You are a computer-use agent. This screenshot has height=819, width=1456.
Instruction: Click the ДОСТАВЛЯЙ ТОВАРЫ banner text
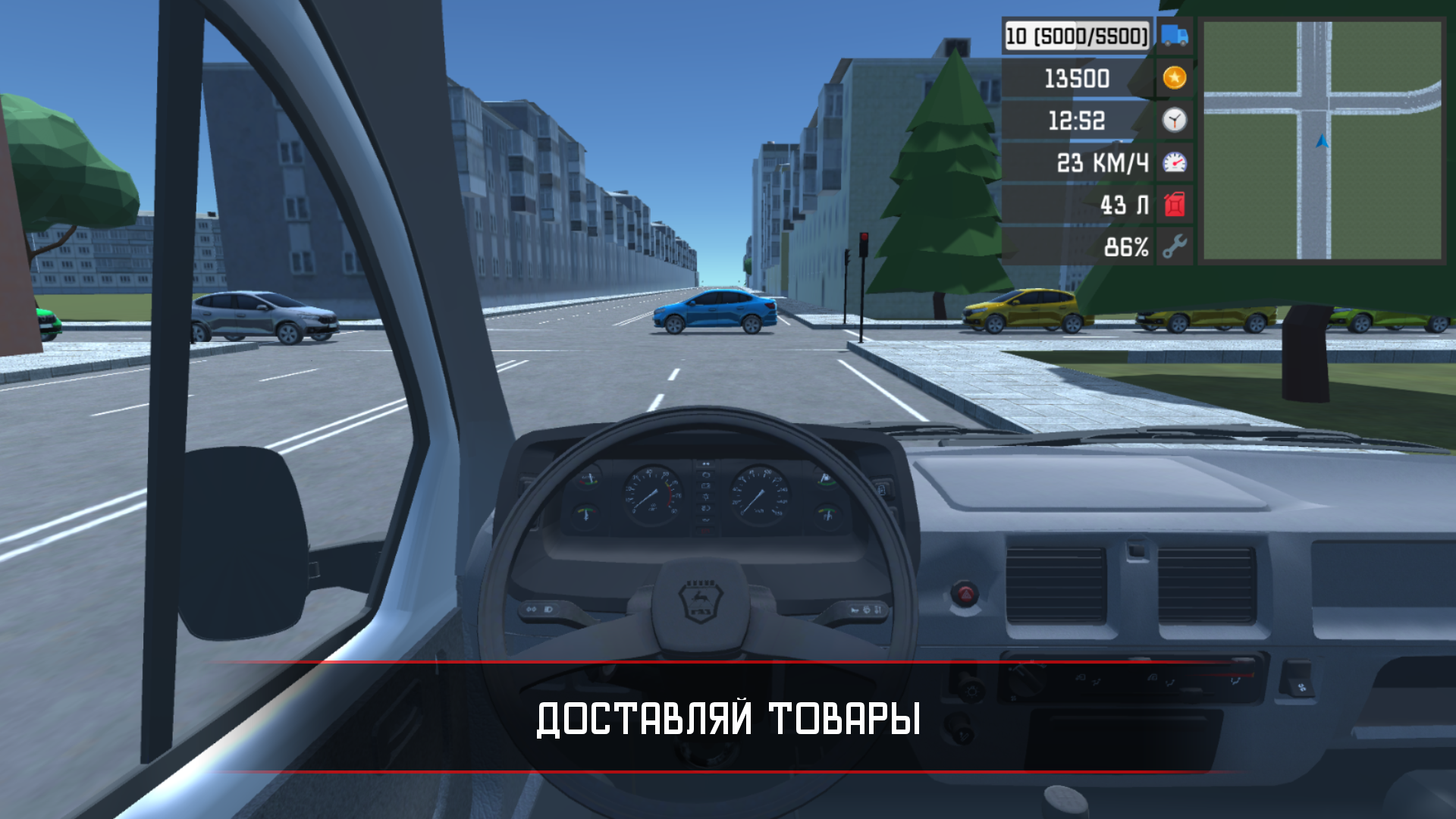pyautogui.click(x=726, y=718)
